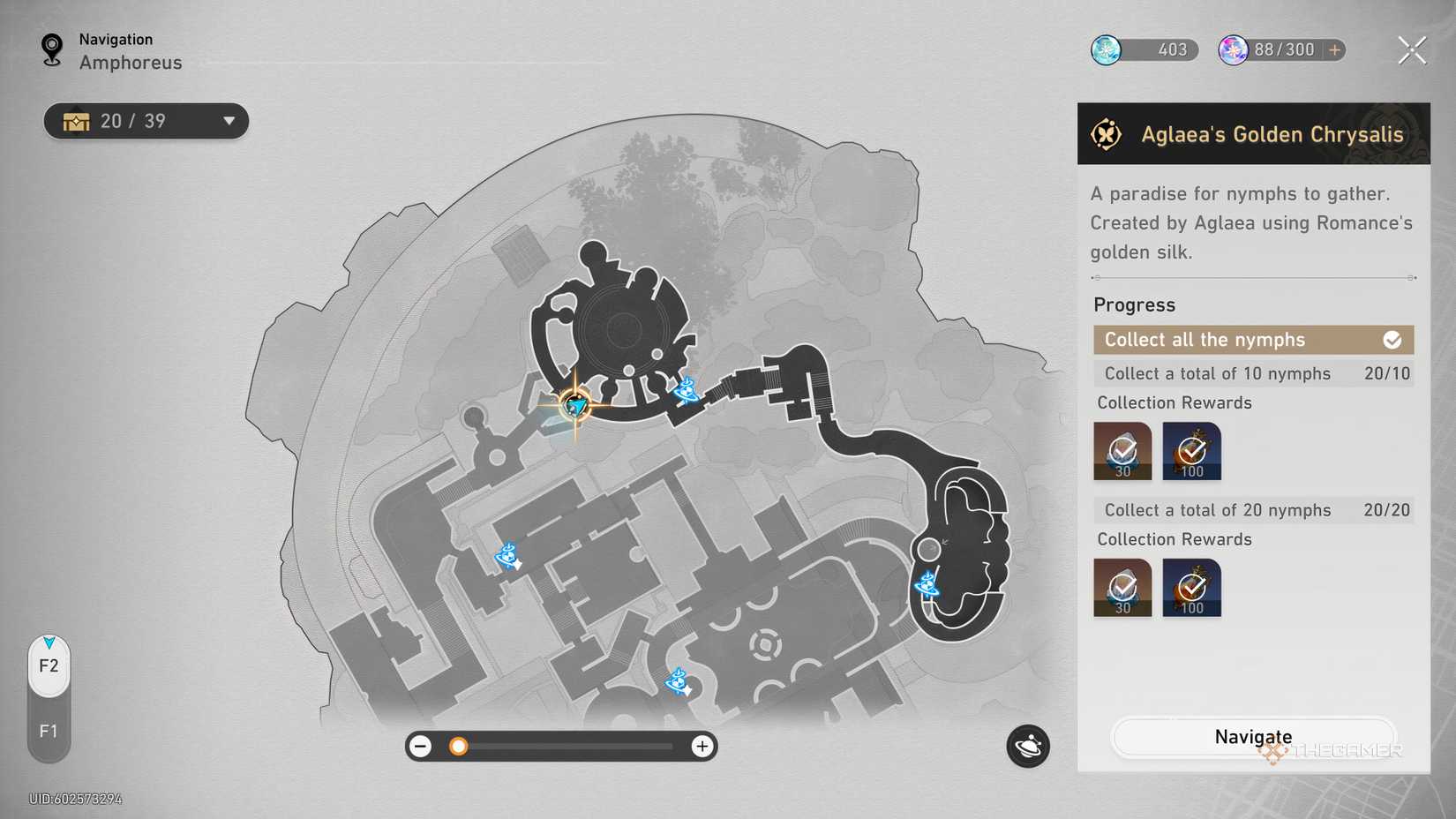Image resolution: width=1456 pixels, height=819 pixels.
Task: Open the planet view icon beside the zoom bar
Action: coord(1027,746)
